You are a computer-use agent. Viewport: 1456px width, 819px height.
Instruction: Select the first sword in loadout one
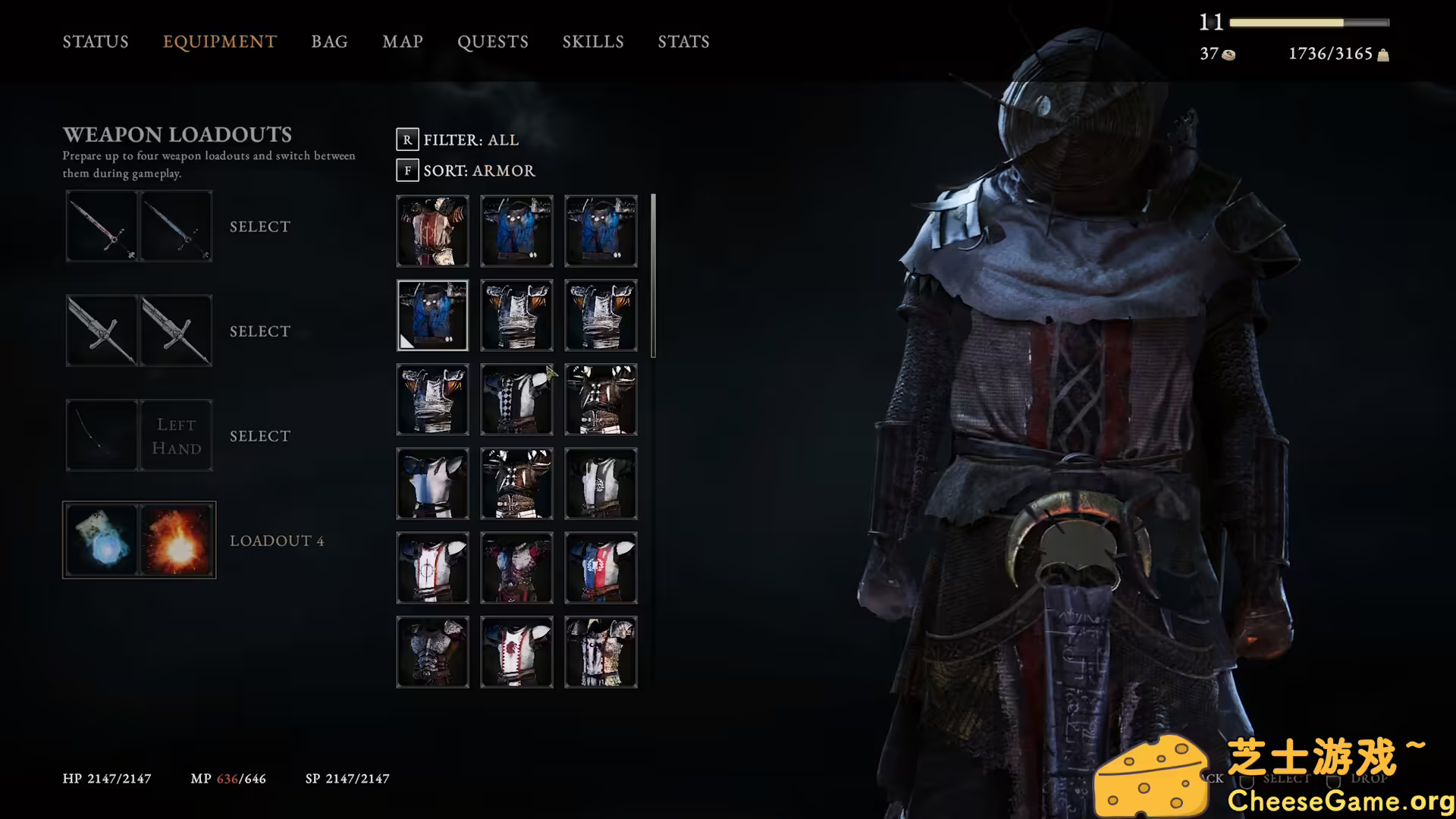point(102,225)
